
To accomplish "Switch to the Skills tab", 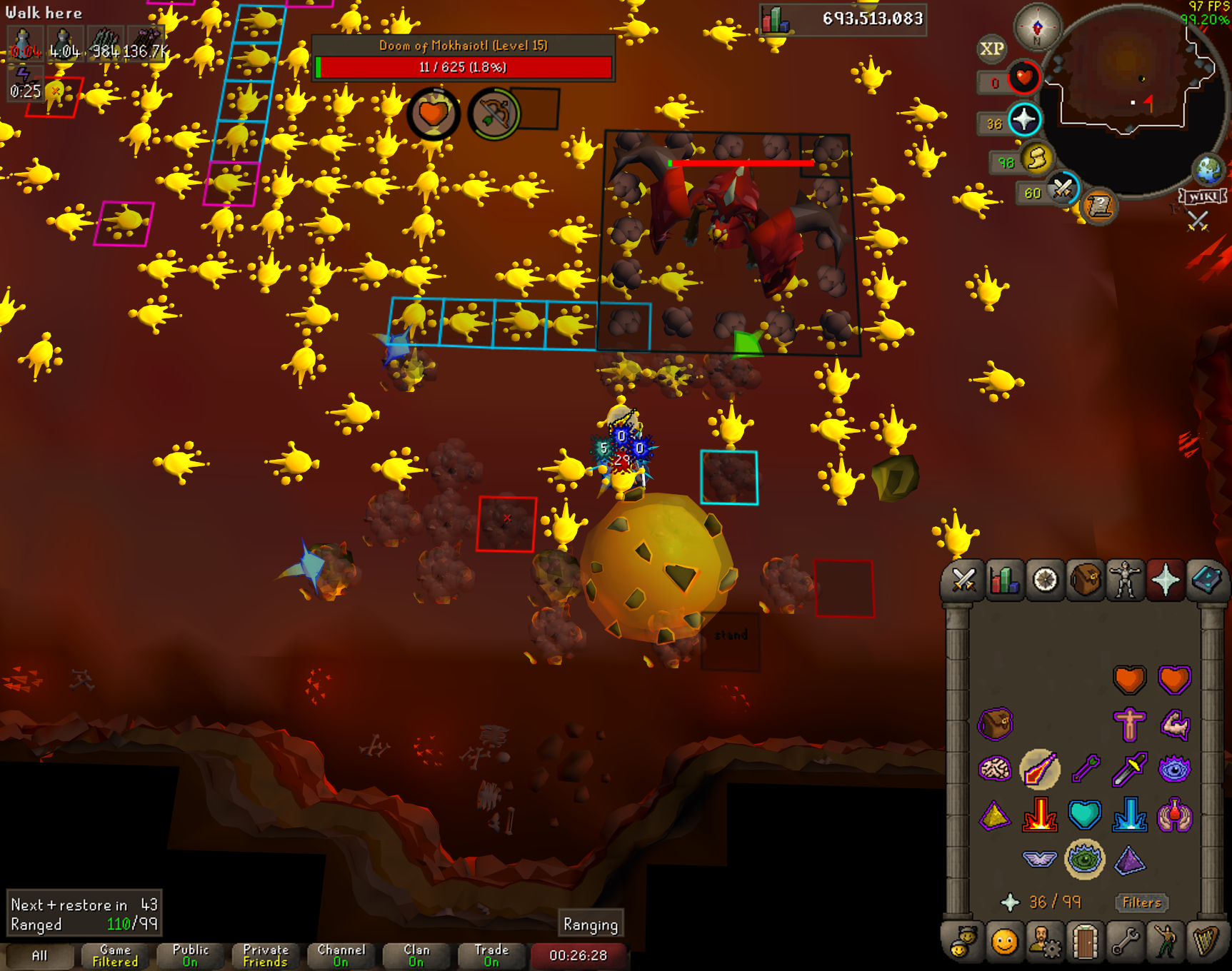I will coord(1004,580).
